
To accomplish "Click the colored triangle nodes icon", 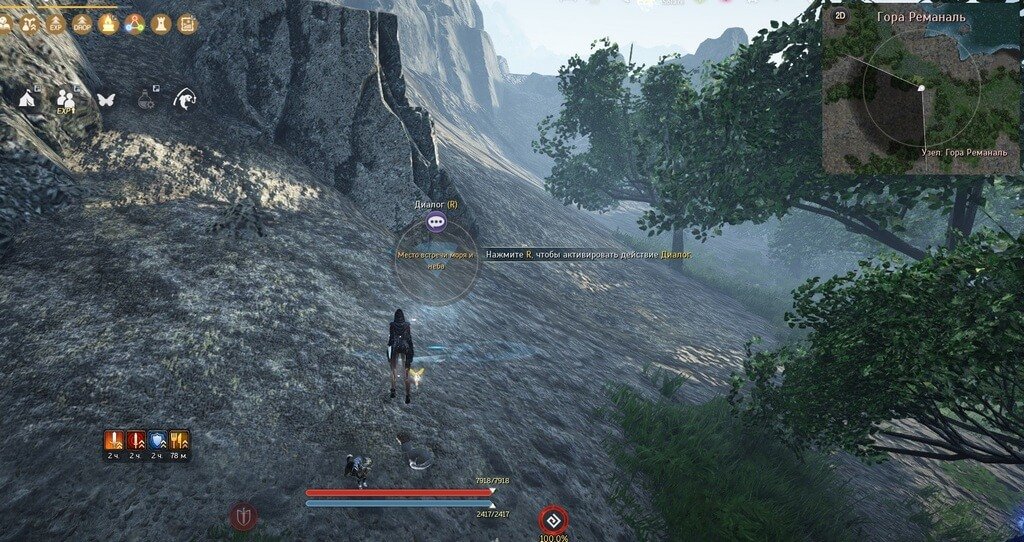I will pyautogui.click(x=134, y=23).
